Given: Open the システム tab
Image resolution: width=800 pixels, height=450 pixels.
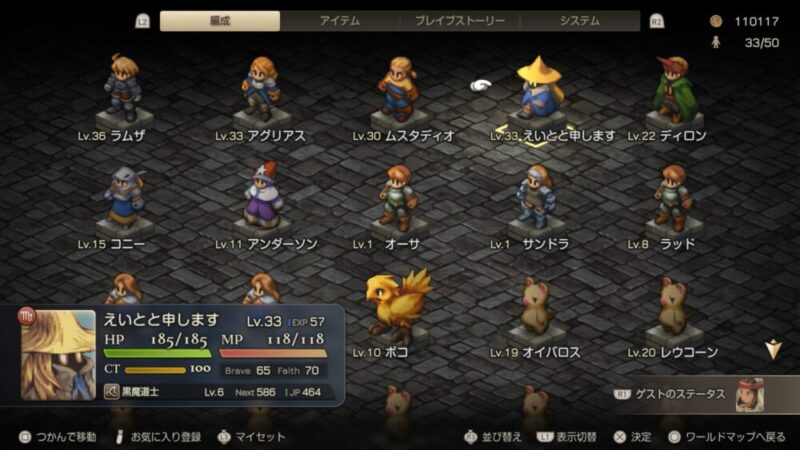Looking at the screenshot, I should pyautogui.click(x=580, y=21).
